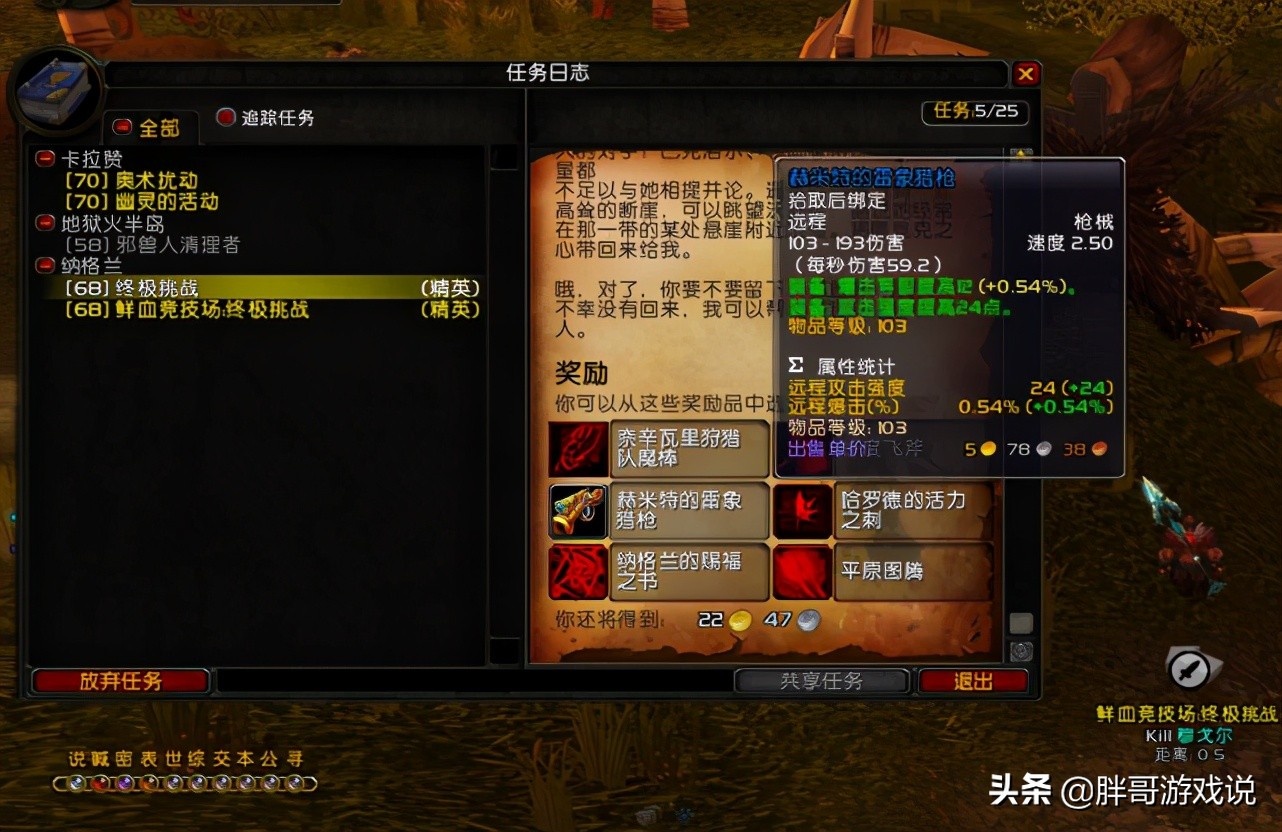Click the 共享任务 button
The height and width of the screenshot is (832, 1282).
(822, 680)
